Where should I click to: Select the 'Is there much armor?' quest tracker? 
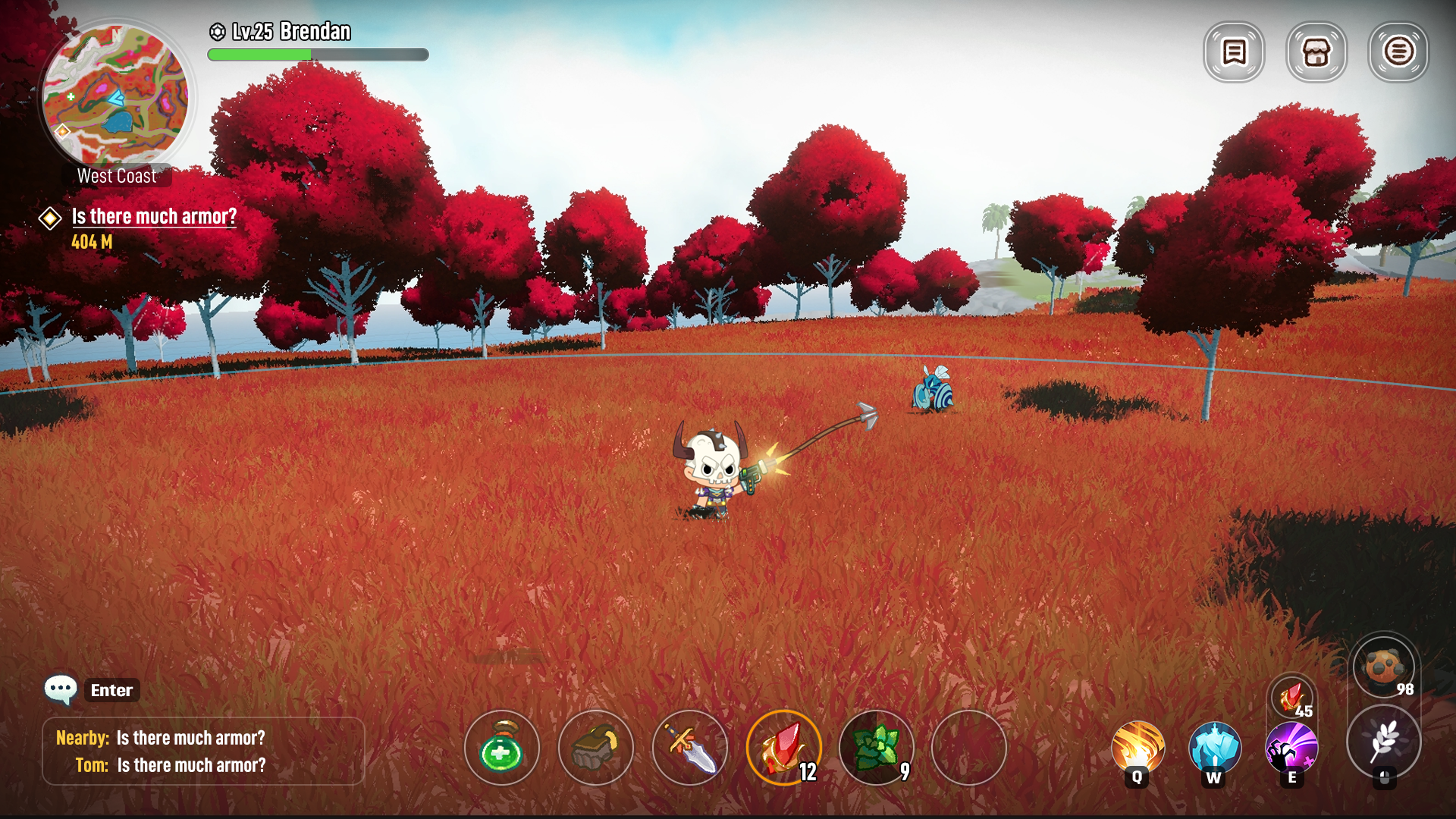154,217
